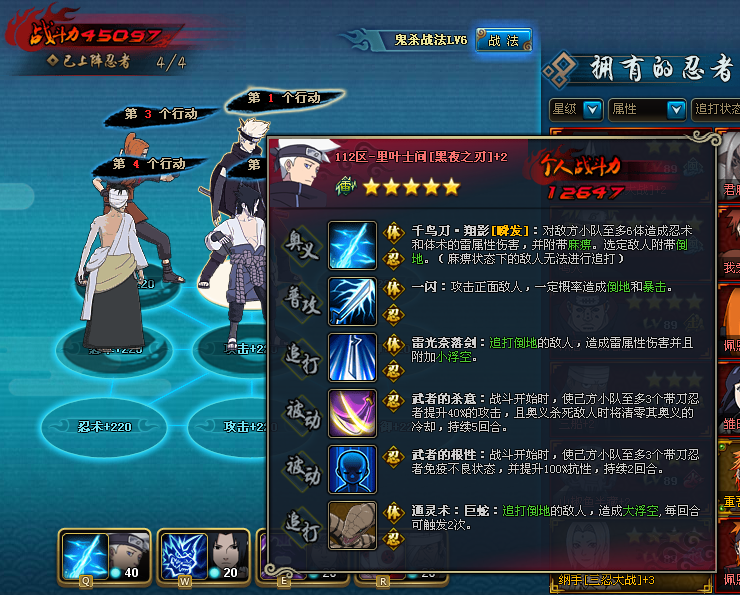This screenshot has width=740, height=595.
Task: Select the blue Susanoo skill slot W
Action: tap(181, 551)
